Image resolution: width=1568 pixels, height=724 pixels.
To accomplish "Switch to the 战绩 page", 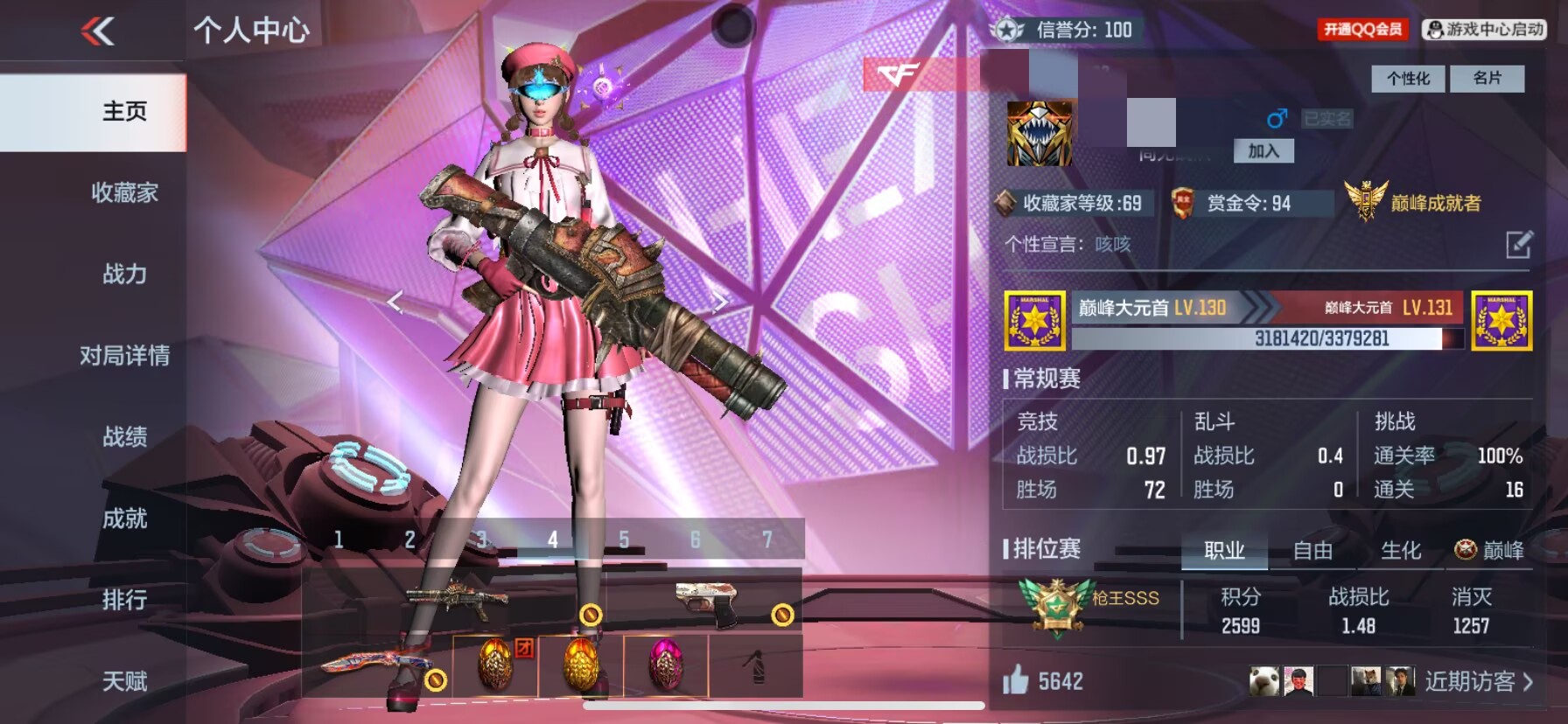I will [x=124, y=436].
